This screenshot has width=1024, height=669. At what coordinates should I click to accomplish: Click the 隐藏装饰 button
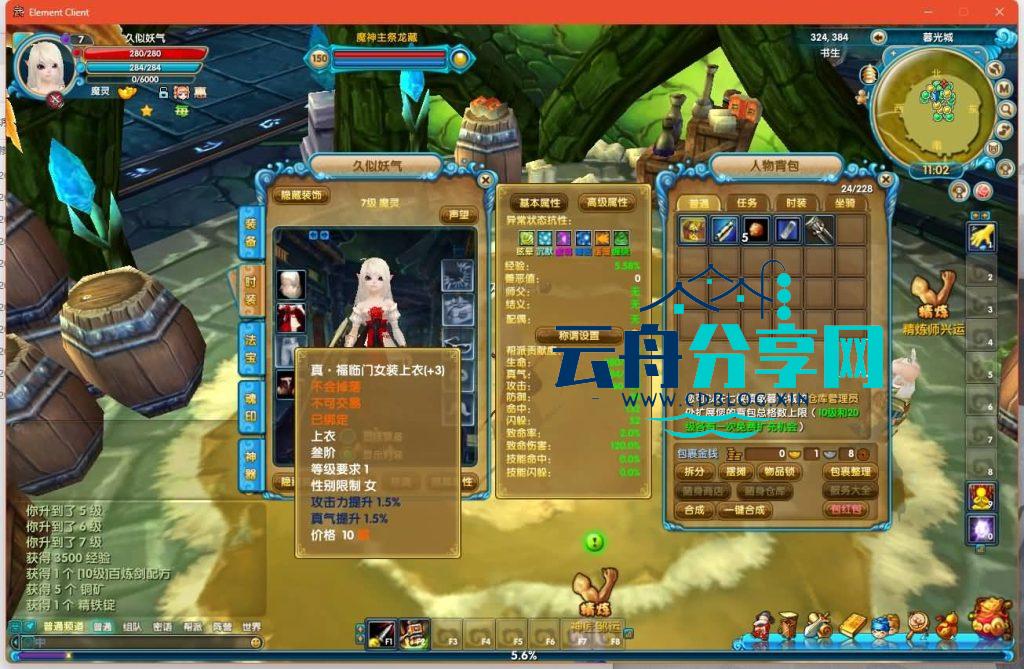coord(301,196)
